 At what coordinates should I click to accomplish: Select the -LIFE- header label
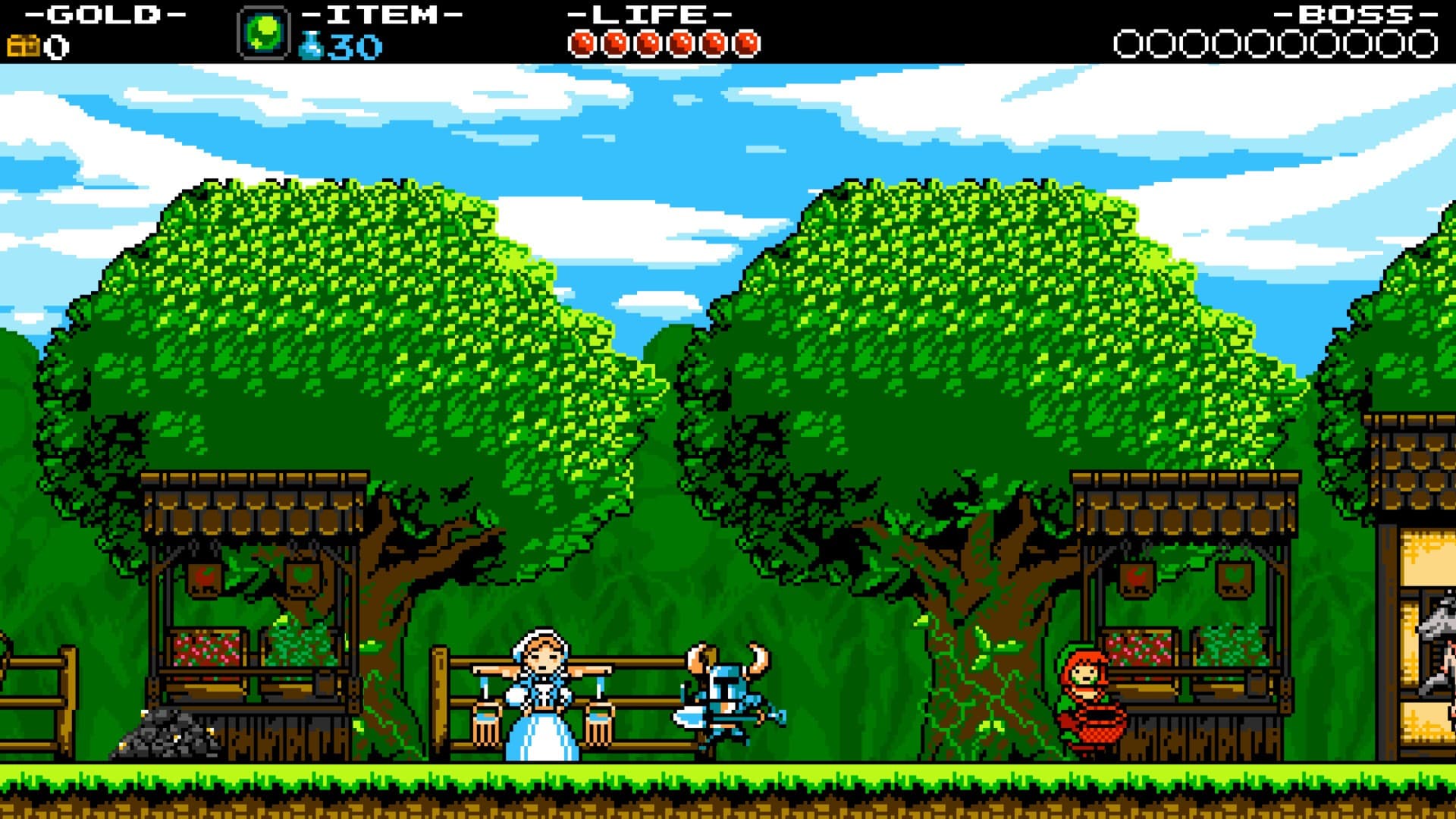click(650, 14)
